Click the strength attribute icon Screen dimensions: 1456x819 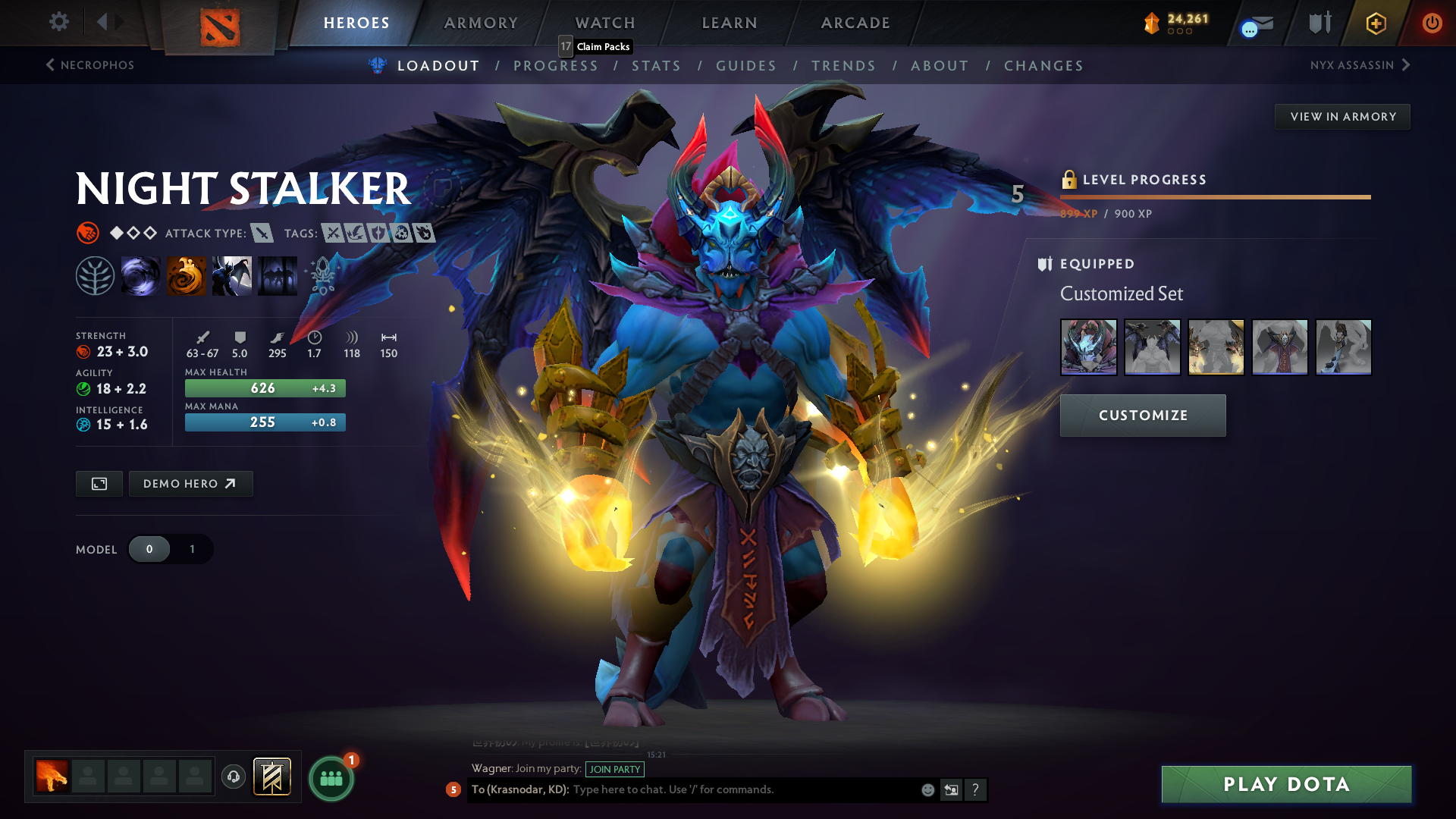coord(83,351)
